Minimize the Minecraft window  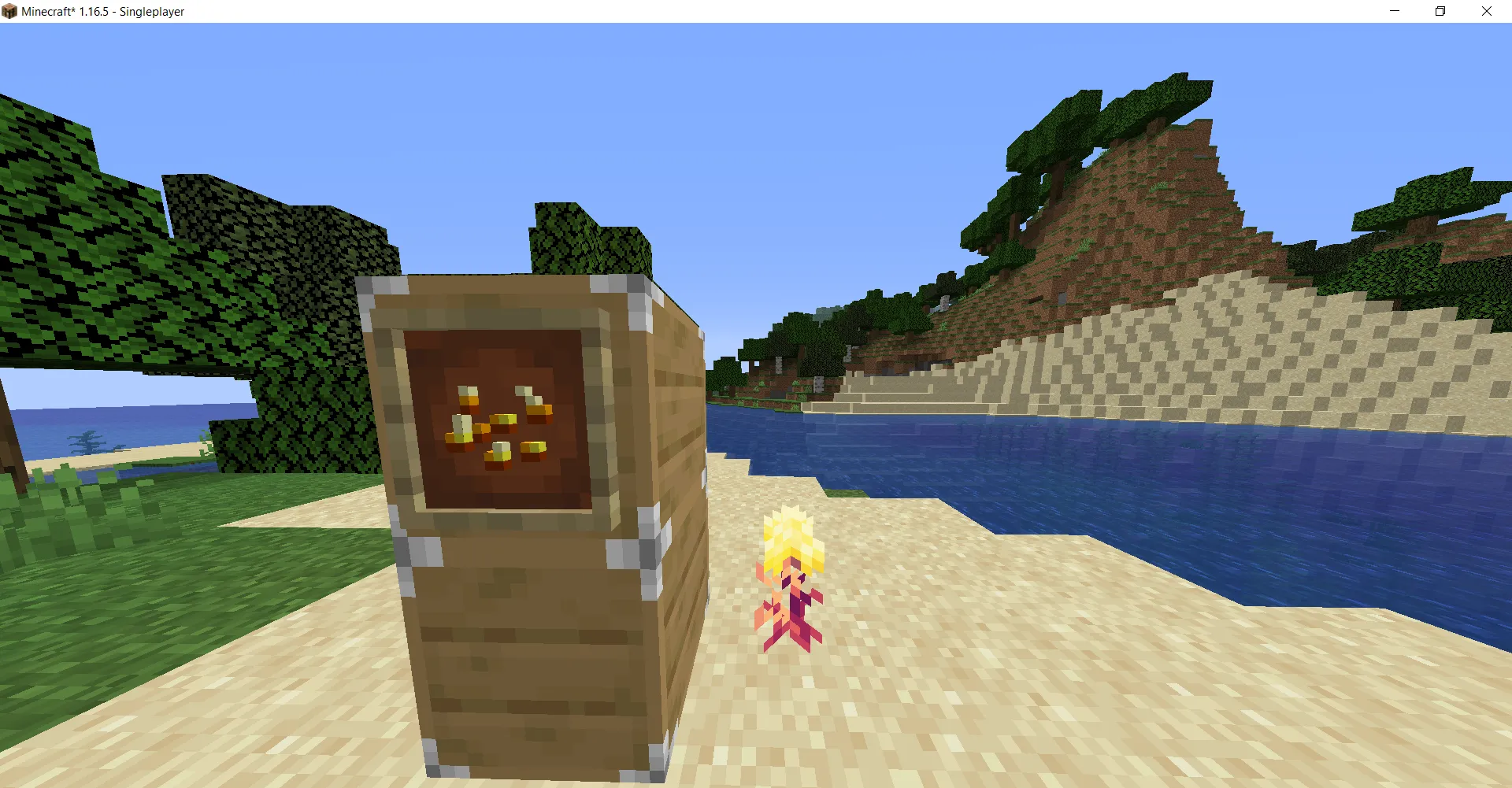pos(1393,11)
